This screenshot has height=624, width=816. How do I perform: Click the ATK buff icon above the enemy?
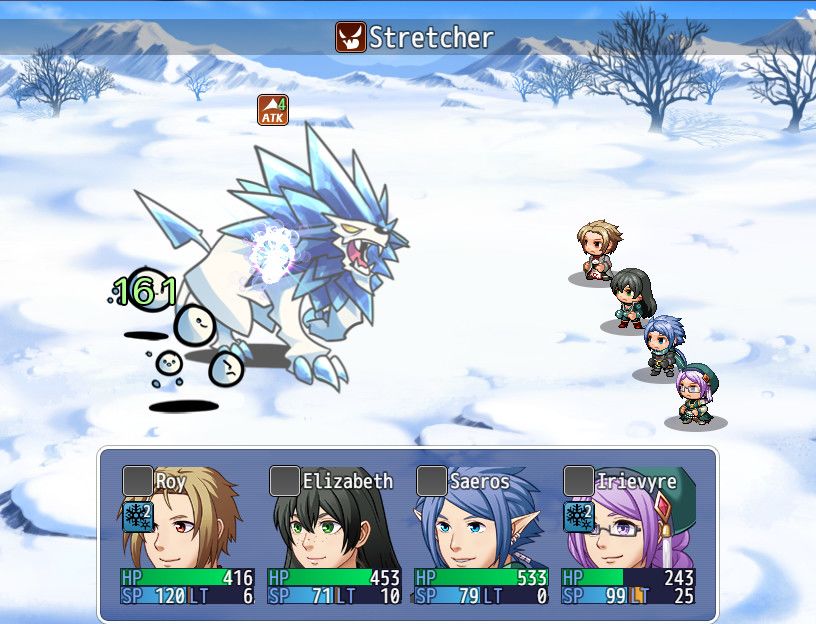tap(273, 110)
